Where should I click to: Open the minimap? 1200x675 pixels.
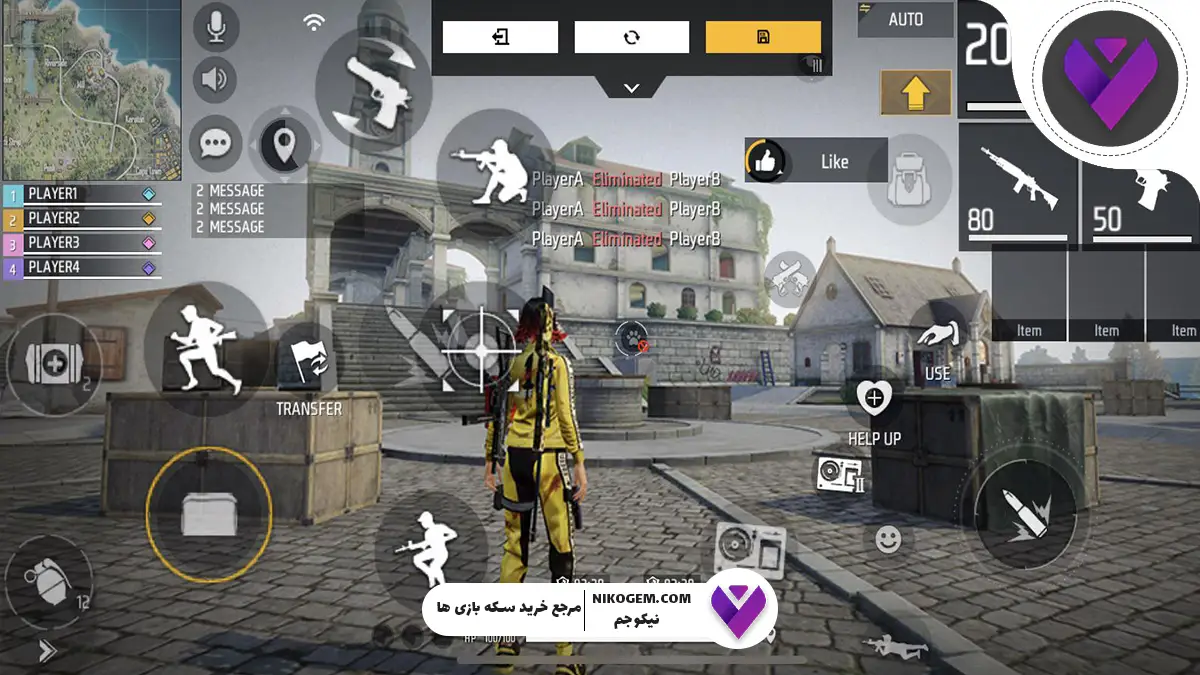(90, 90)
